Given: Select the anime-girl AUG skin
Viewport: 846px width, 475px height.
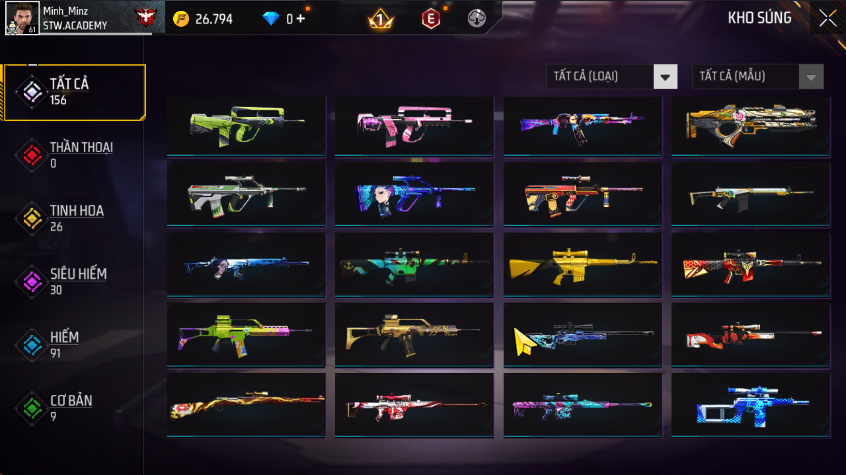Looking at the screenshot, I should tap(414, 194).
